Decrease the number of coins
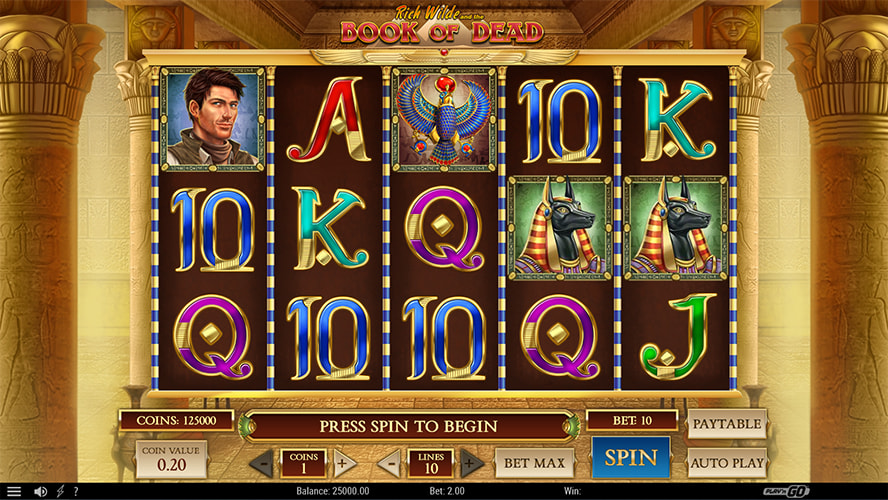888x500 pixels. pyautogui.click(x=261, y=464)
